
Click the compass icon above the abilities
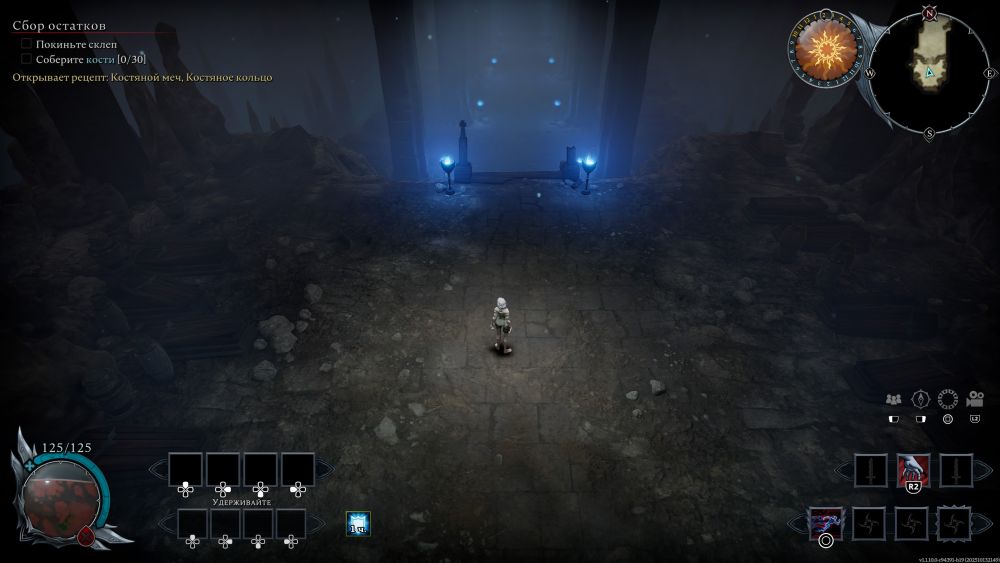pyautogui.click(x=921, y=399)
